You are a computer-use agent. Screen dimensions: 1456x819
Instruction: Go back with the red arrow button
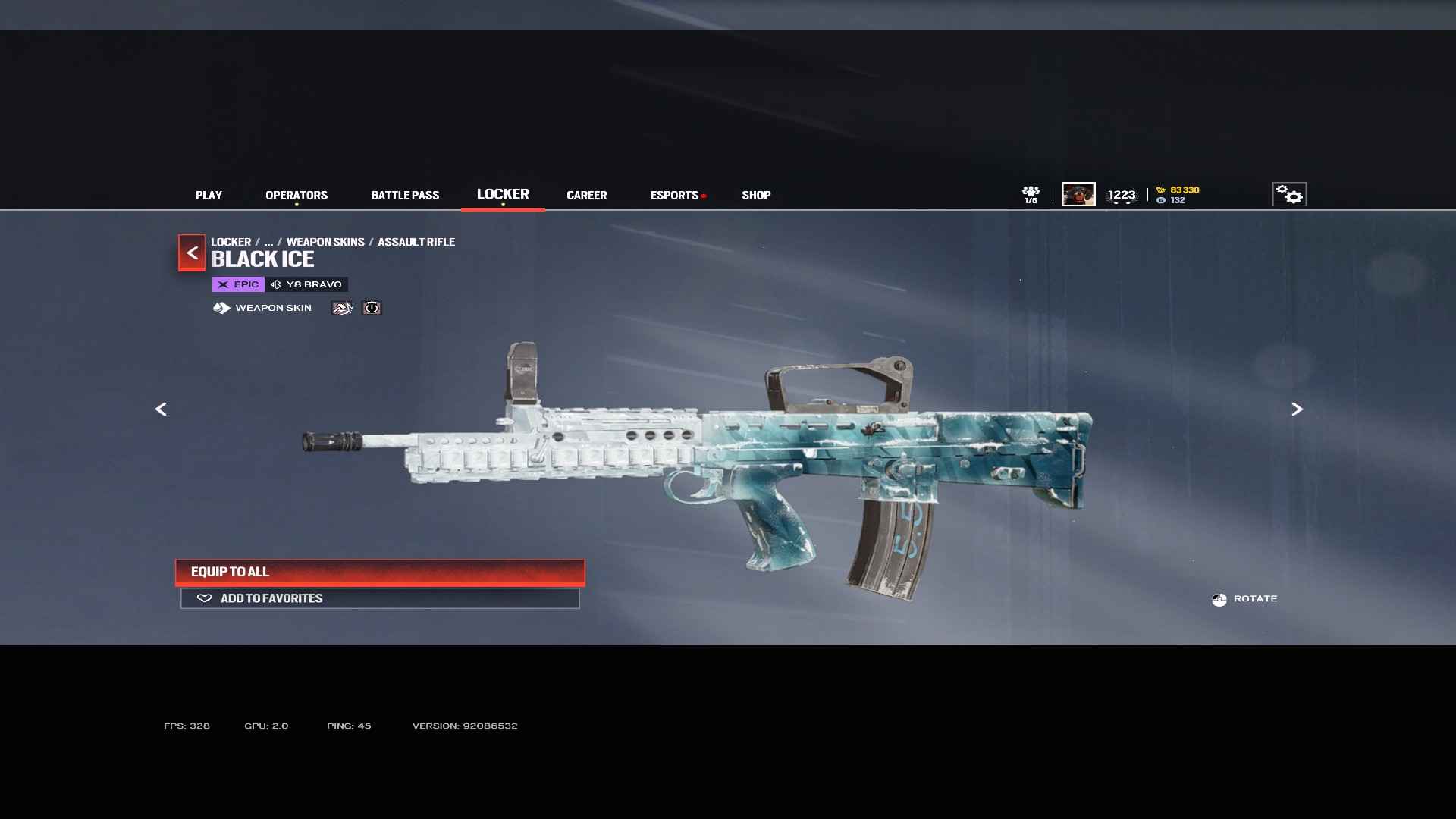point(192,253)
